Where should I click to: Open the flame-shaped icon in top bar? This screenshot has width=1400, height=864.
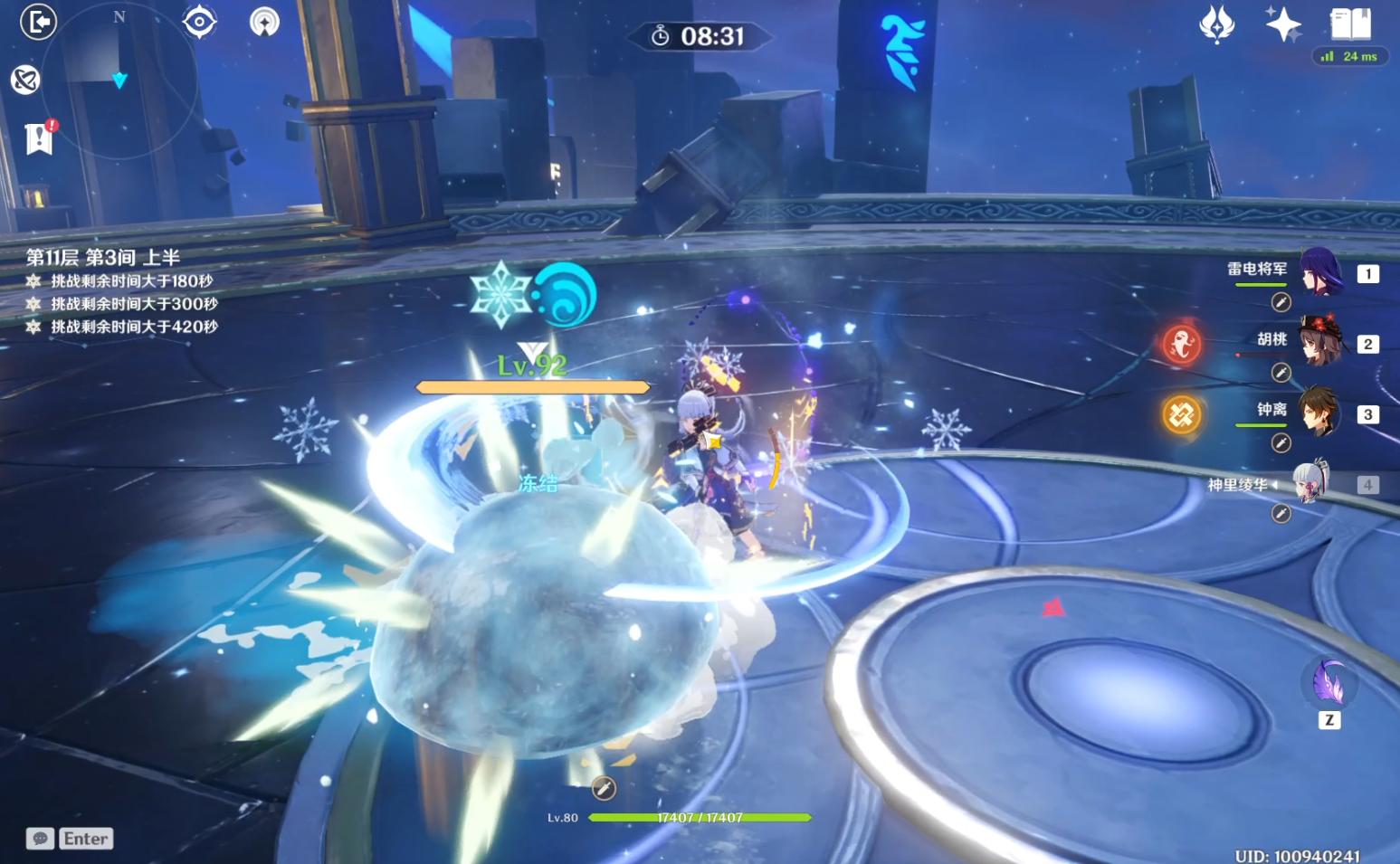pyautogui.click(x=1216, y=24)
